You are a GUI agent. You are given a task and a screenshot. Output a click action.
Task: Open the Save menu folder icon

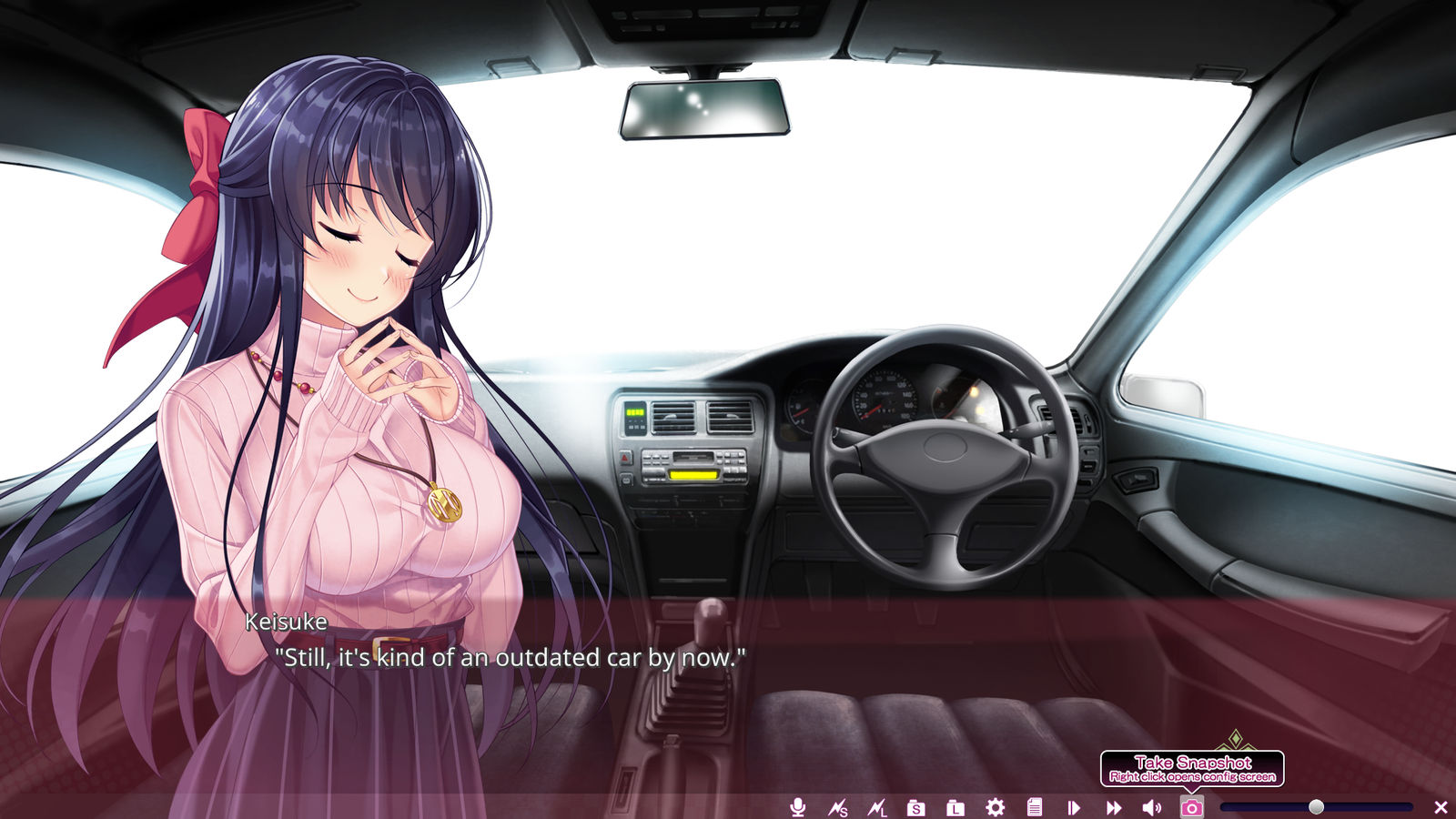916,807
